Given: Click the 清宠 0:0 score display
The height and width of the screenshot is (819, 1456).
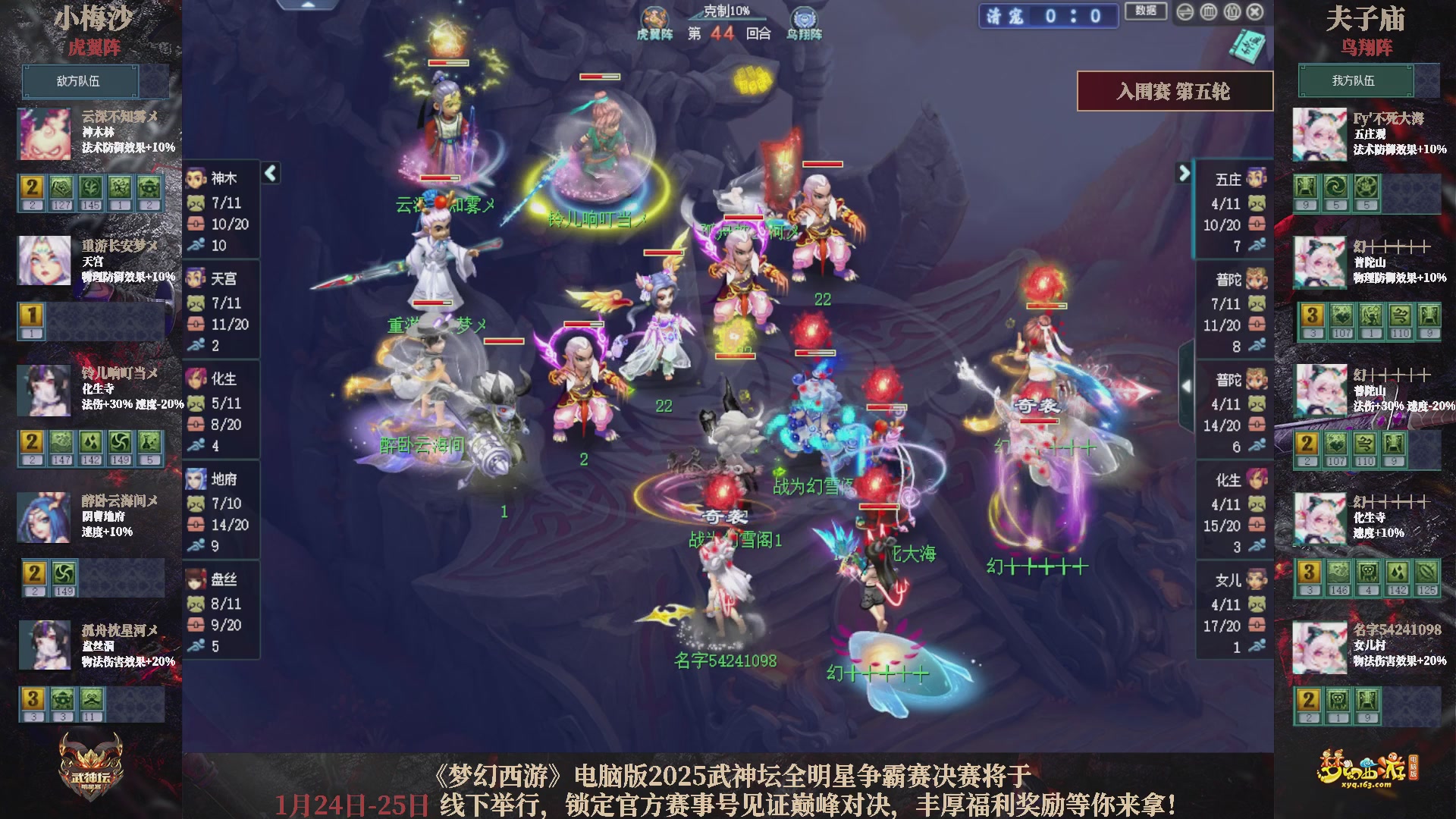Looking at the screenshot, I should (1047, 14).
